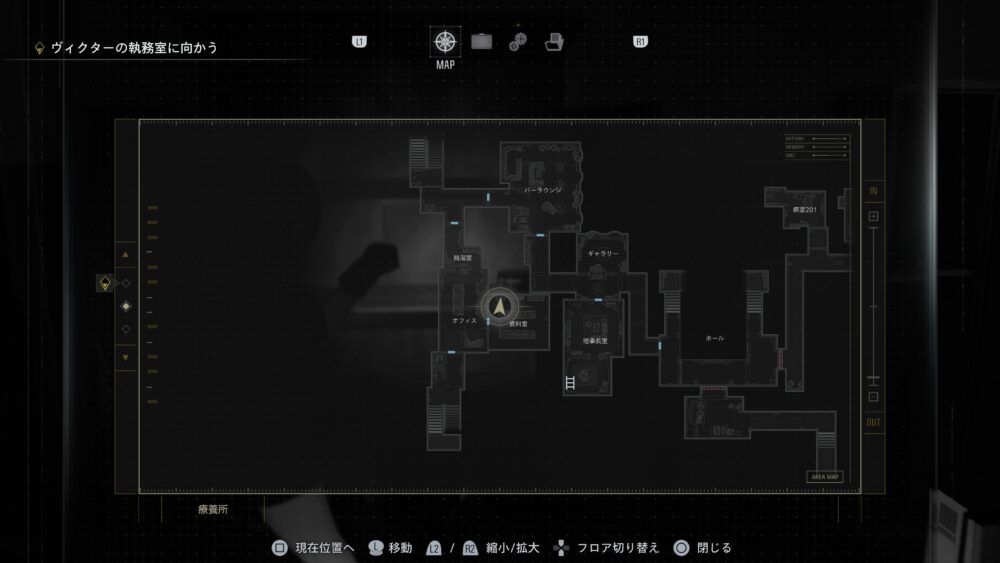Click the floor-down arrow on floor selector
The height and width of the screenshot is (563, 1000).
tap(125, 357)
